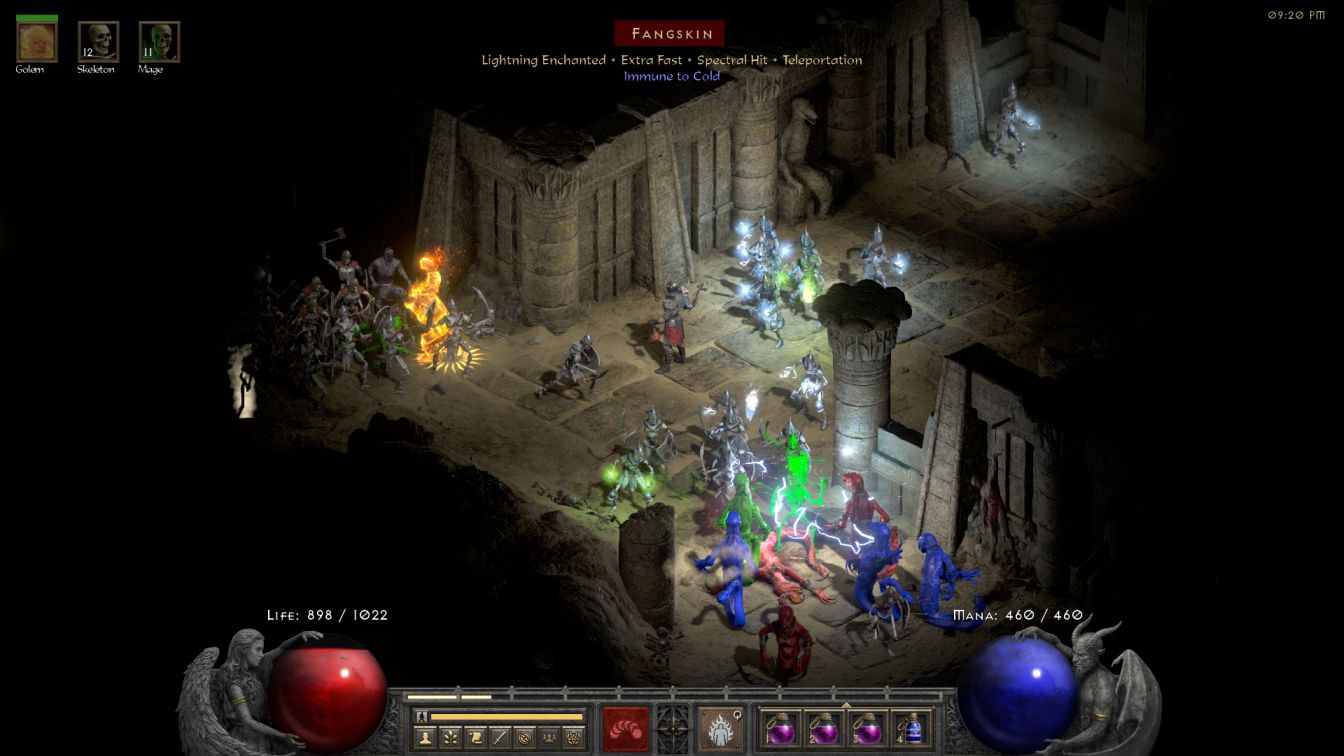Choose the red left-click skill icon

point(625,728)
